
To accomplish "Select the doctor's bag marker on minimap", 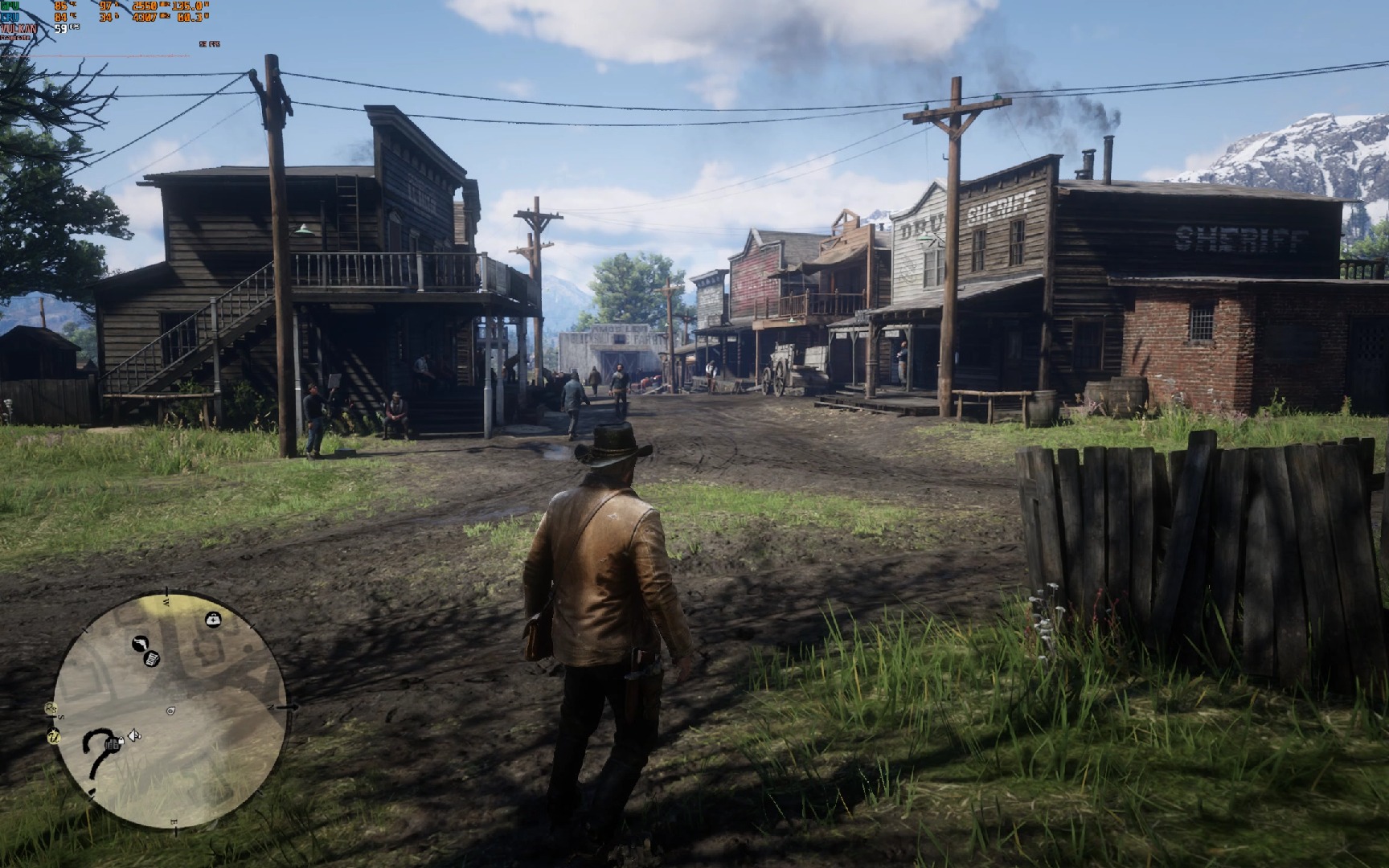I will tap(212, 619).
